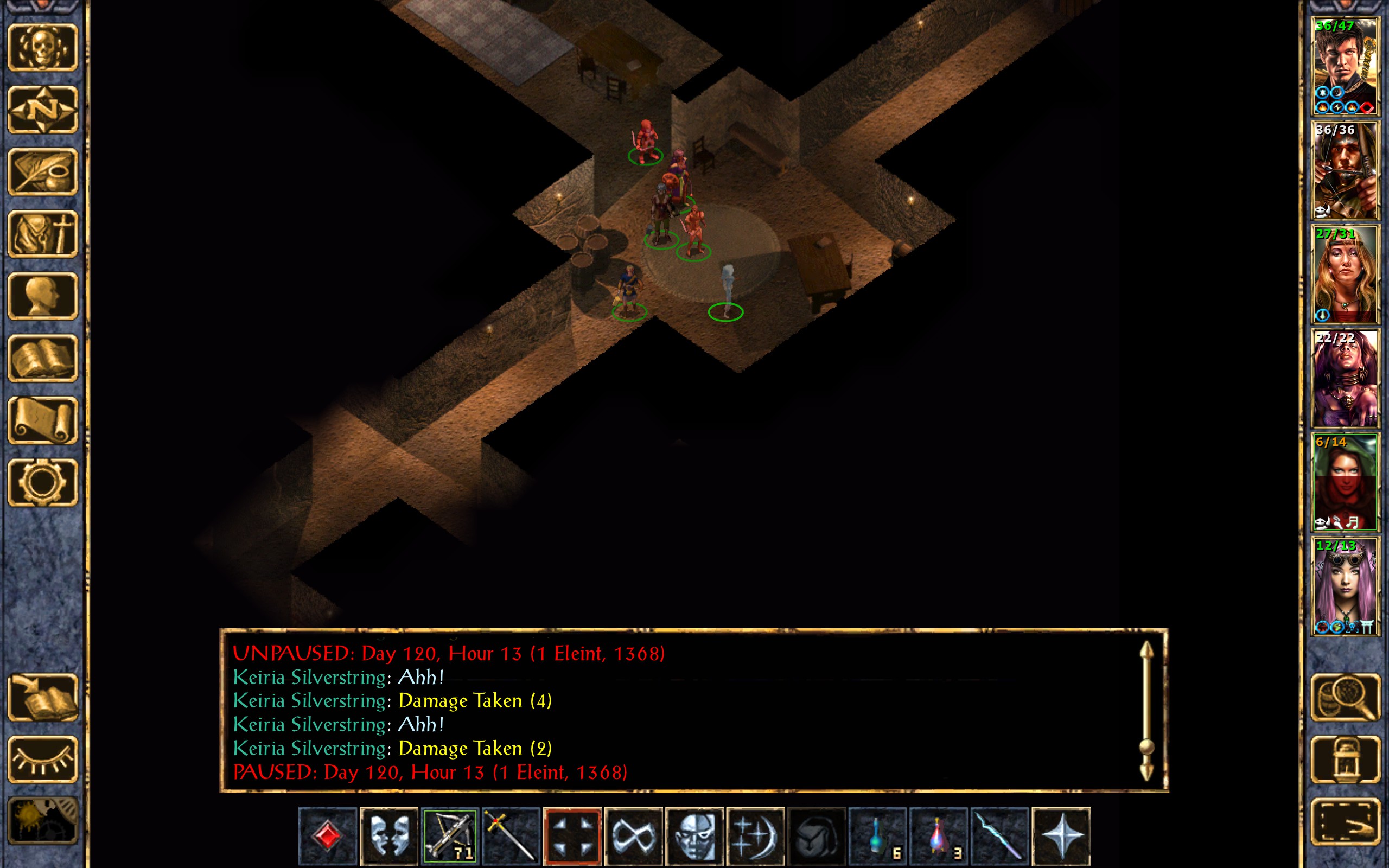This screenshot has width=1389, height=868.
Task: Select the first party member portrait at 36/47 health
Action: click(x=1345, y=67)
